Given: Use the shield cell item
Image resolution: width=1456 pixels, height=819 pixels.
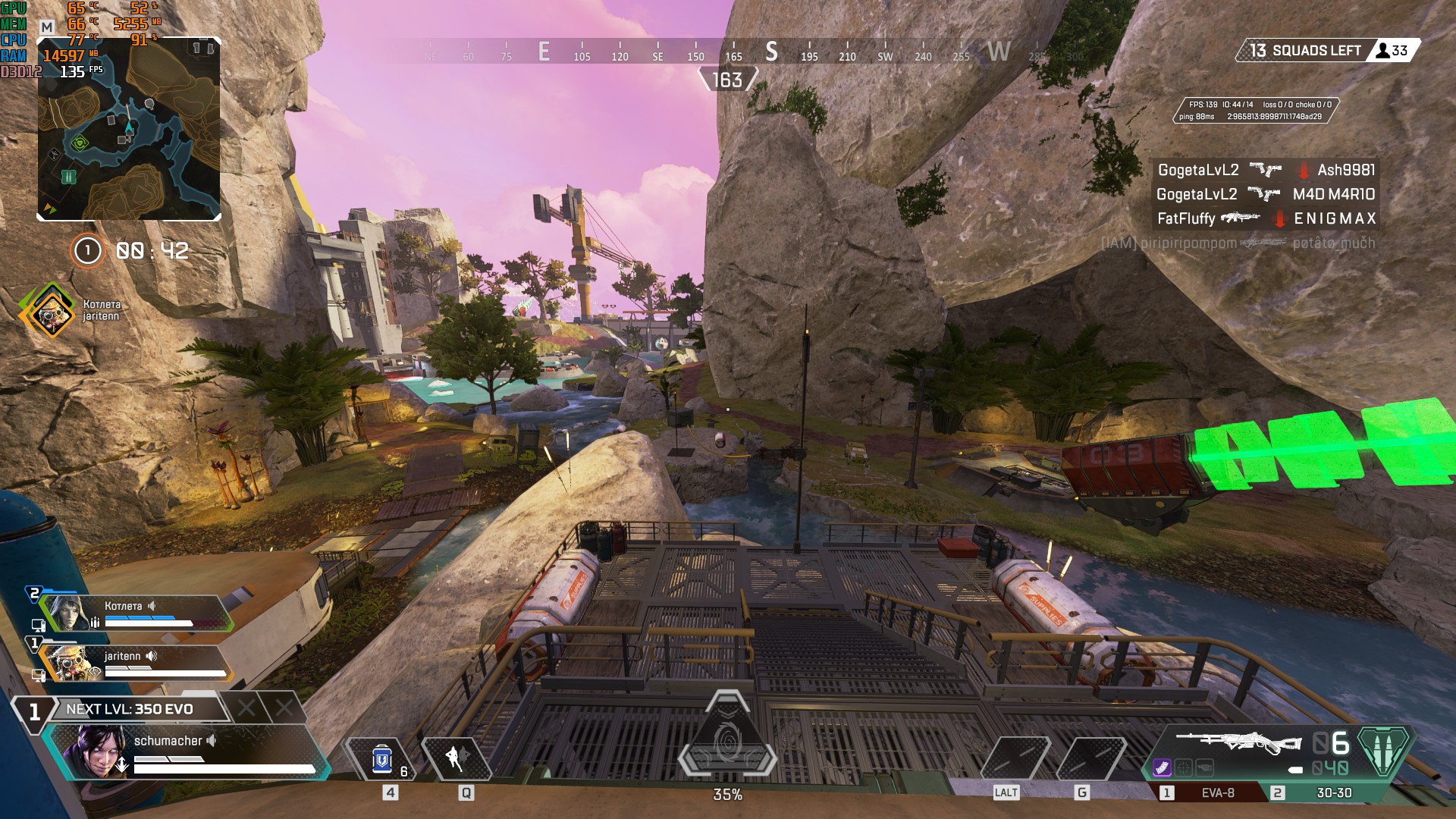Looking at the screenshot, I should tap(381, 759).
